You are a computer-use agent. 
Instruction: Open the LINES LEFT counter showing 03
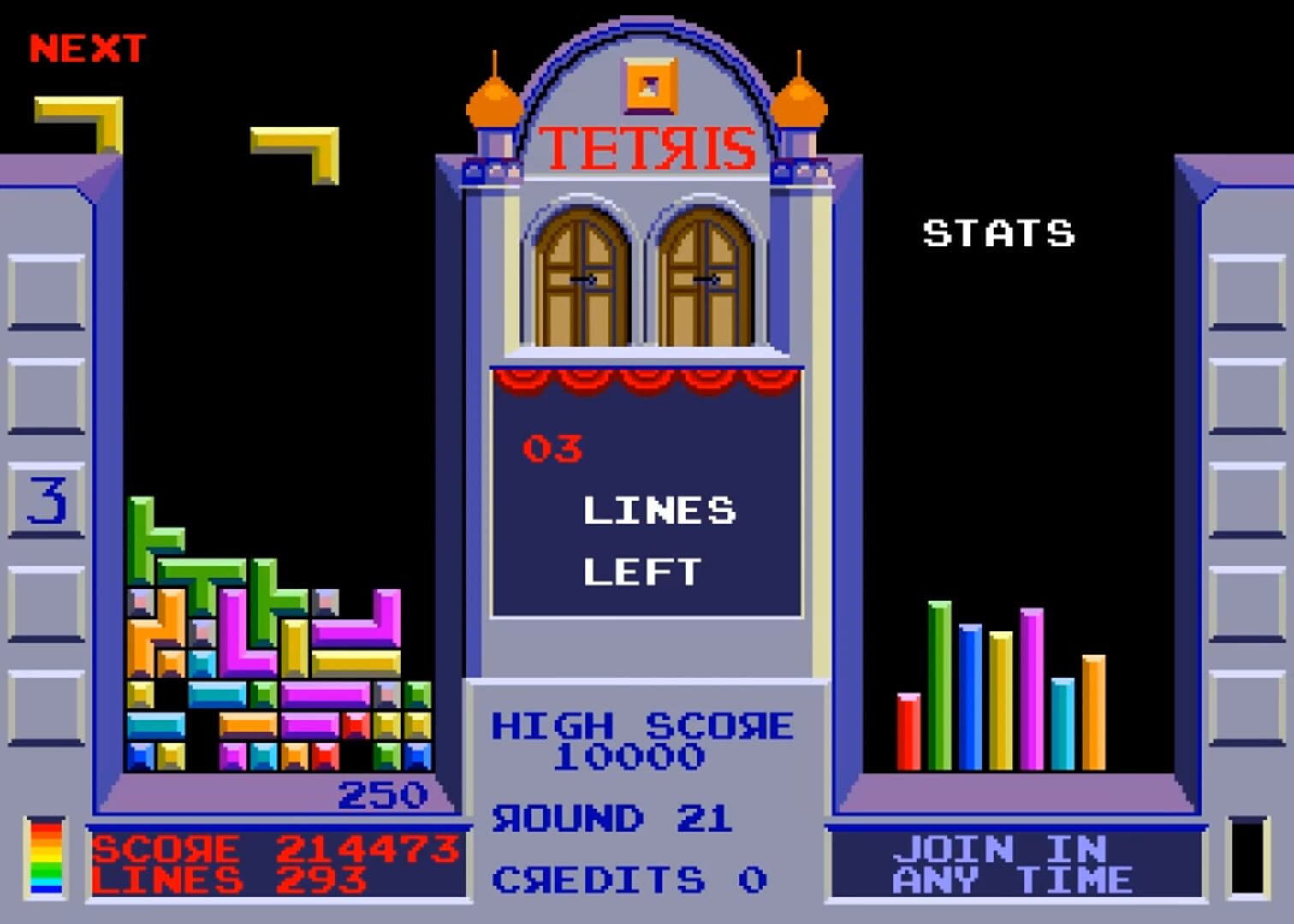click(x=552, y=449)
